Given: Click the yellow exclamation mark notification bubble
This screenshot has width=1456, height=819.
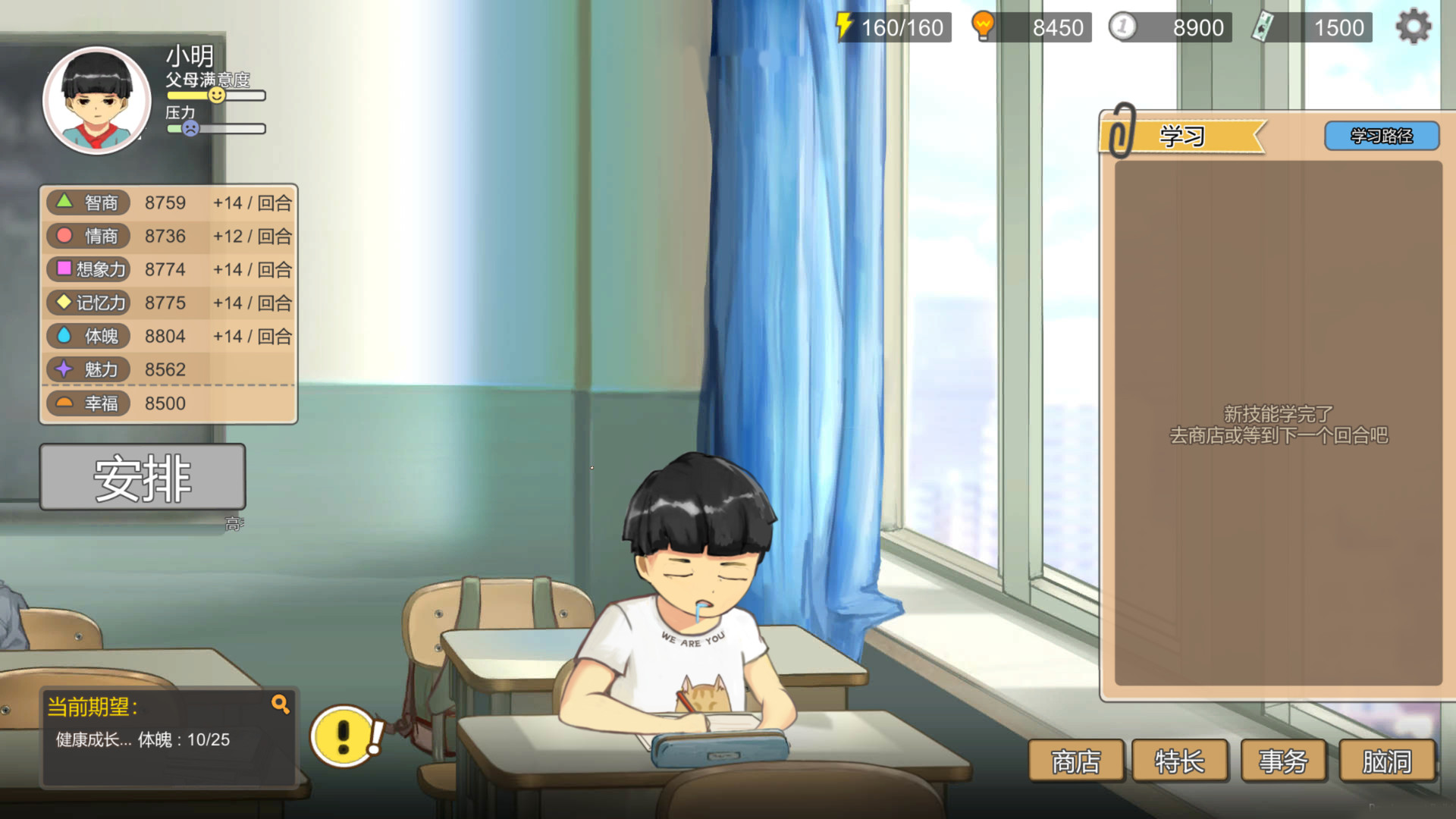Looking at the screenshot, I should tap(343, 734).
